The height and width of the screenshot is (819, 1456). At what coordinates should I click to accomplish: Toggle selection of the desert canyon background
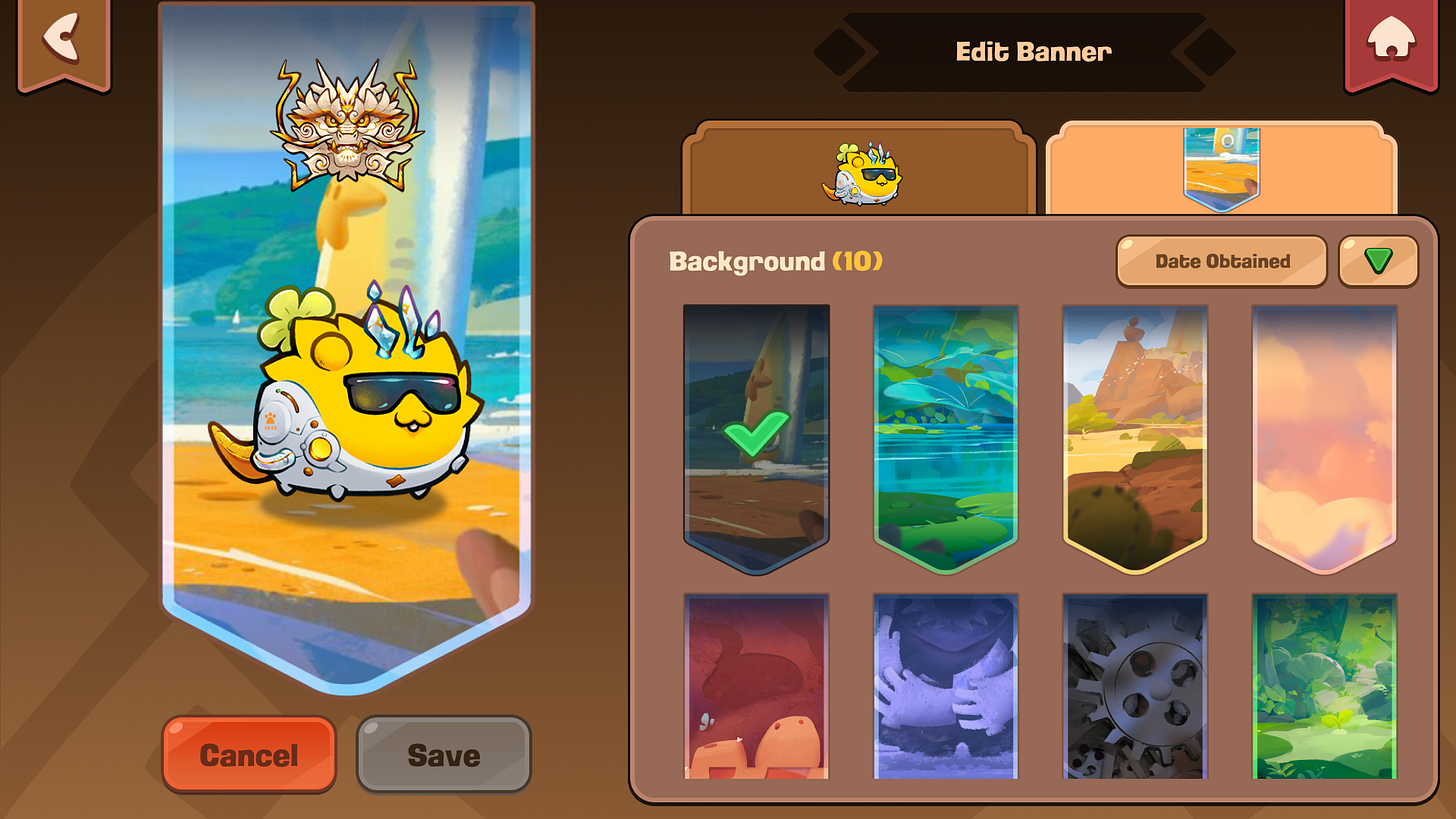tap(1134, 435)
